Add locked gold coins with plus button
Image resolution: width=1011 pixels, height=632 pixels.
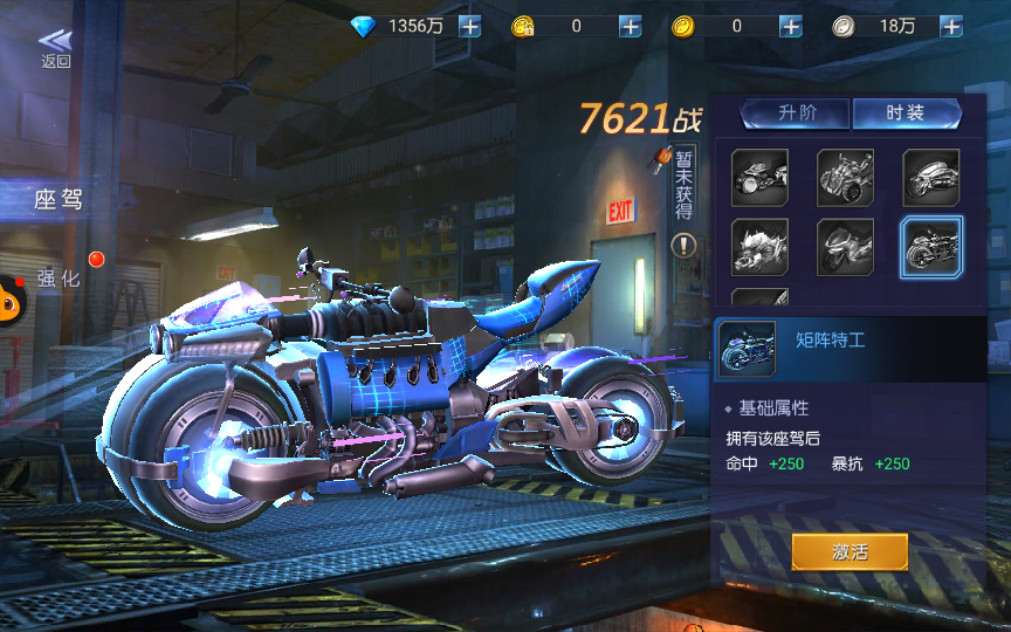pos(630,27)
